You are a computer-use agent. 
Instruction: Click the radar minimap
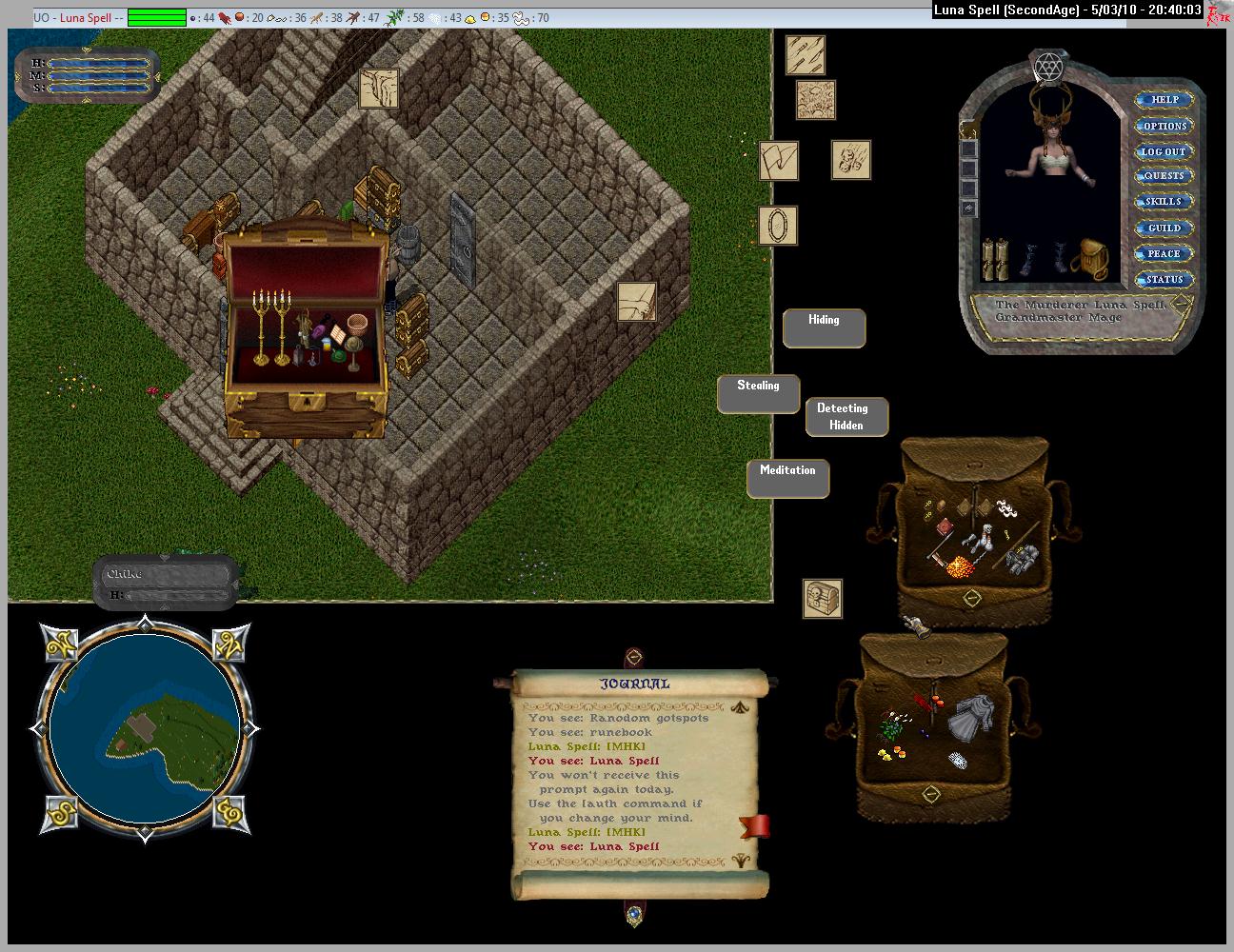pyautogui.click(x=144, y=729)
